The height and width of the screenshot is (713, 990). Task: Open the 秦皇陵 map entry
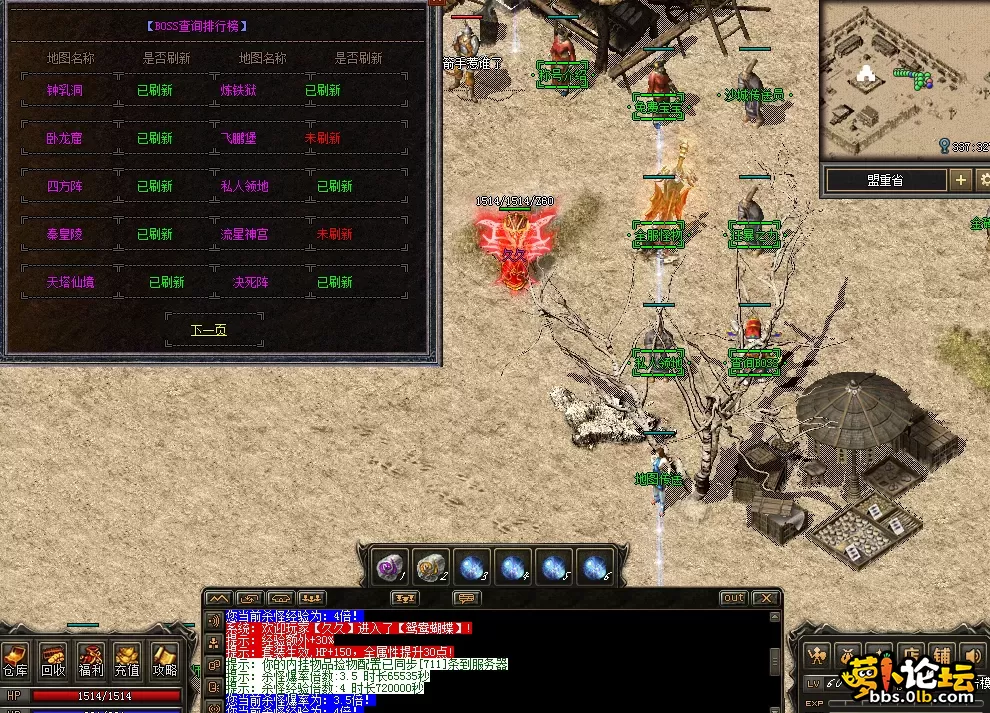(67, 234)
